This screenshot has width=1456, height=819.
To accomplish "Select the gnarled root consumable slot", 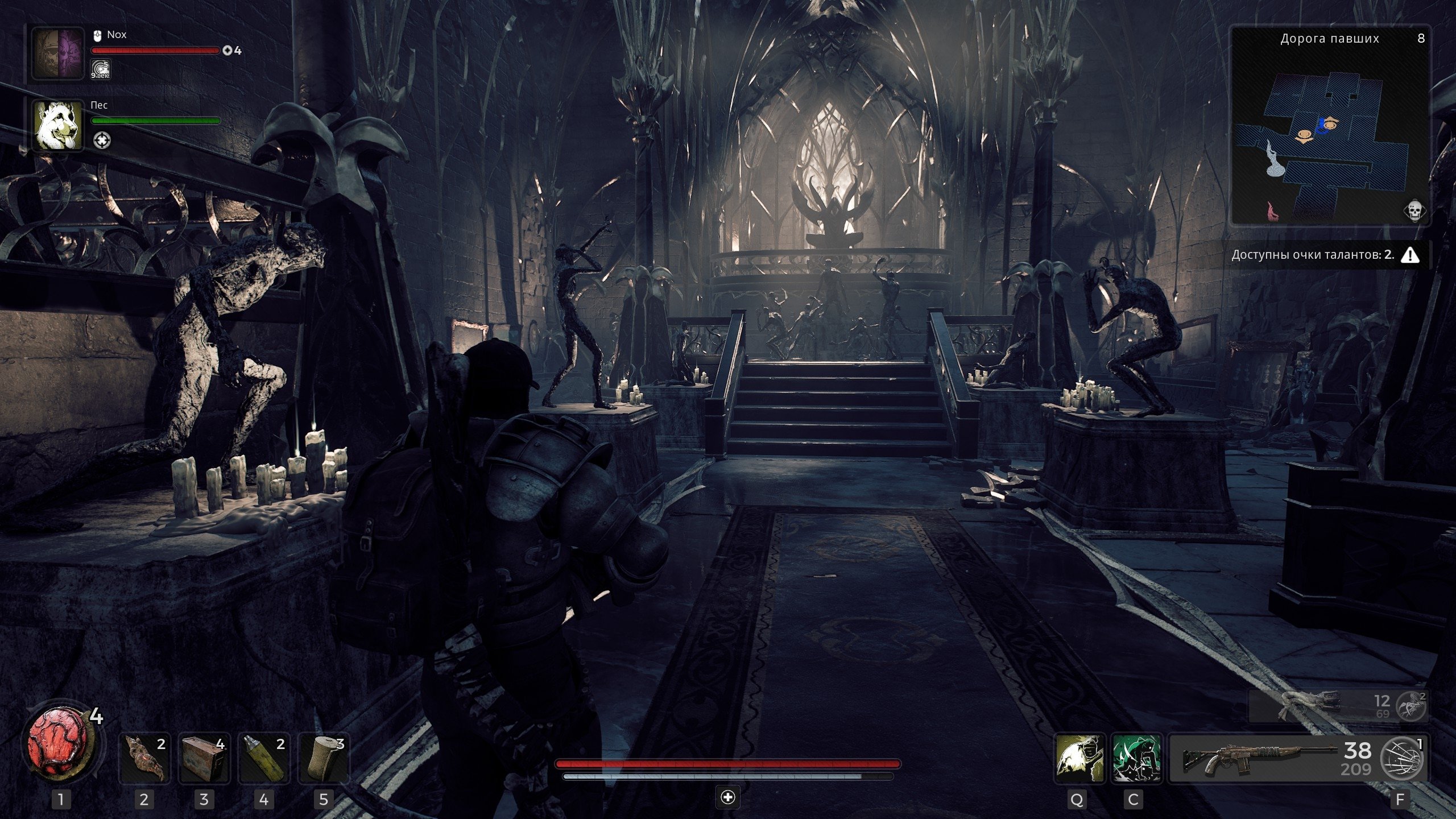I will coord(144,758).
